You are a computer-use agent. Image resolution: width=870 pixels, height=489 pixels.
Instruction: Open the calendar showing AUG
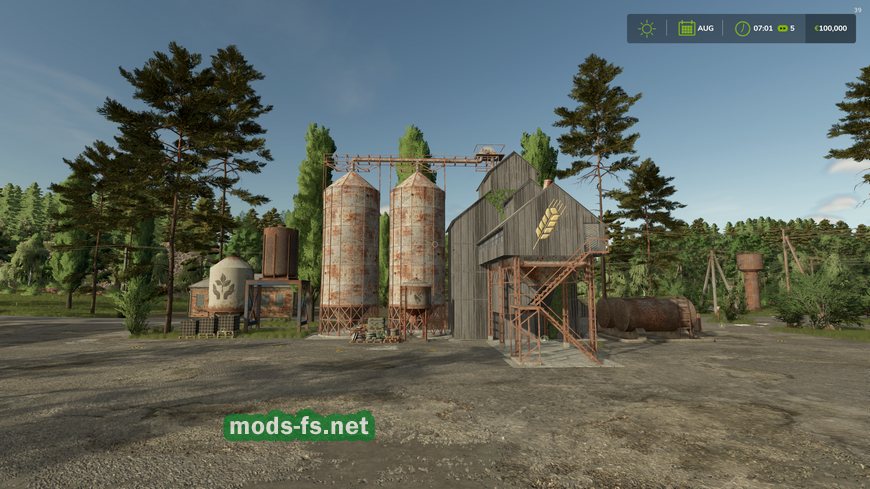coord(687,28)
